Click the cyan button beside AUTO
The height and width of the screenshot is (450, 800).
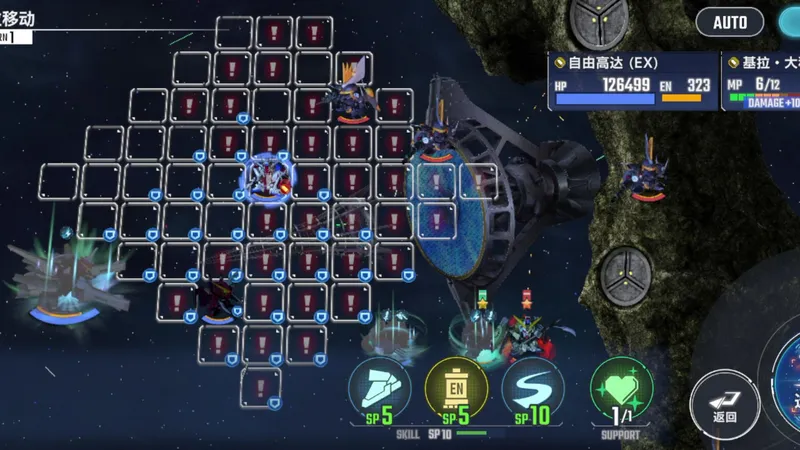coord(788,22)
